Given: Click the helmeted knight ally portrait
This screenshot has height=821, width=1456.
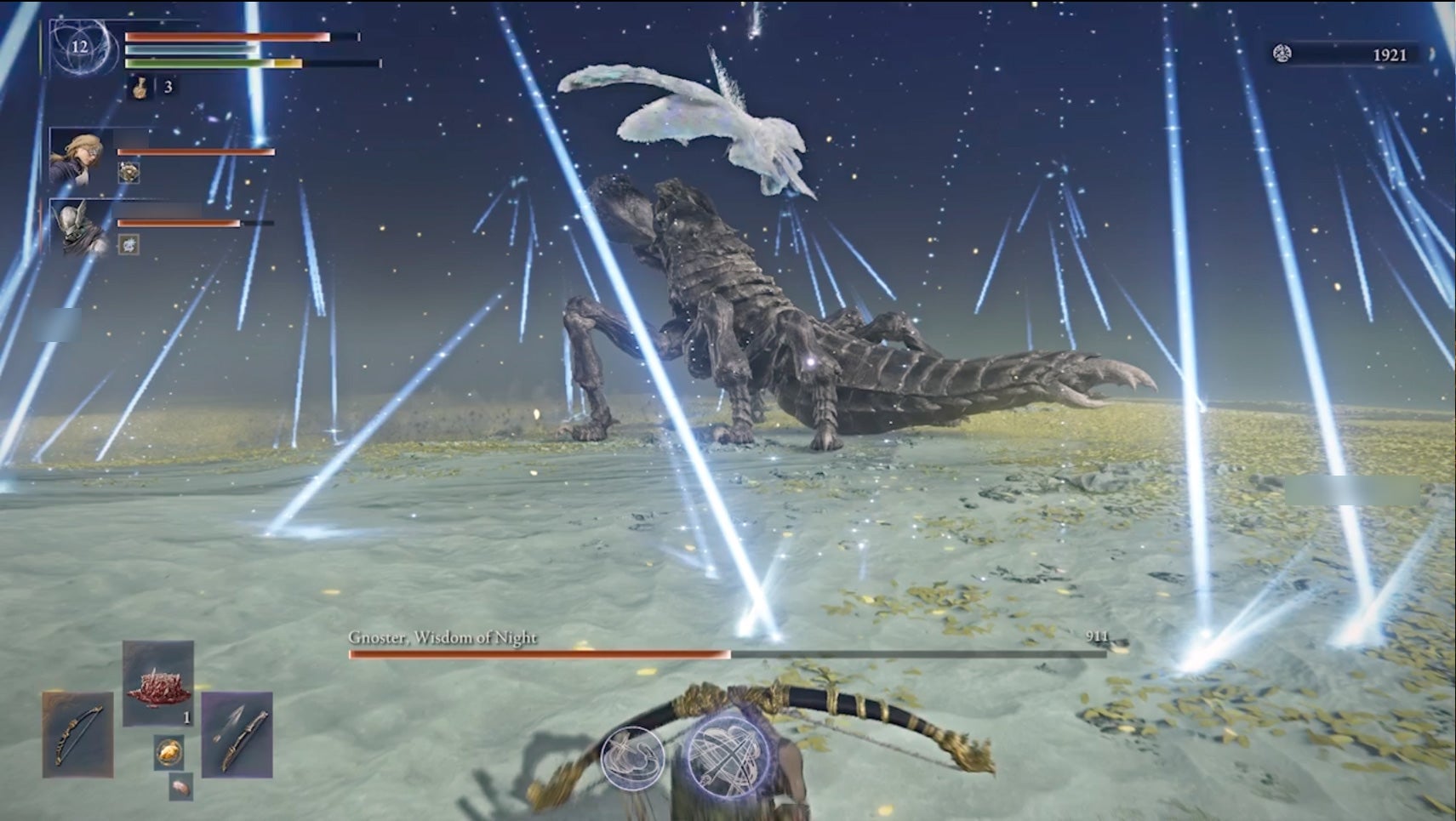Looking at the screenshot, I should tap(77, 229).
